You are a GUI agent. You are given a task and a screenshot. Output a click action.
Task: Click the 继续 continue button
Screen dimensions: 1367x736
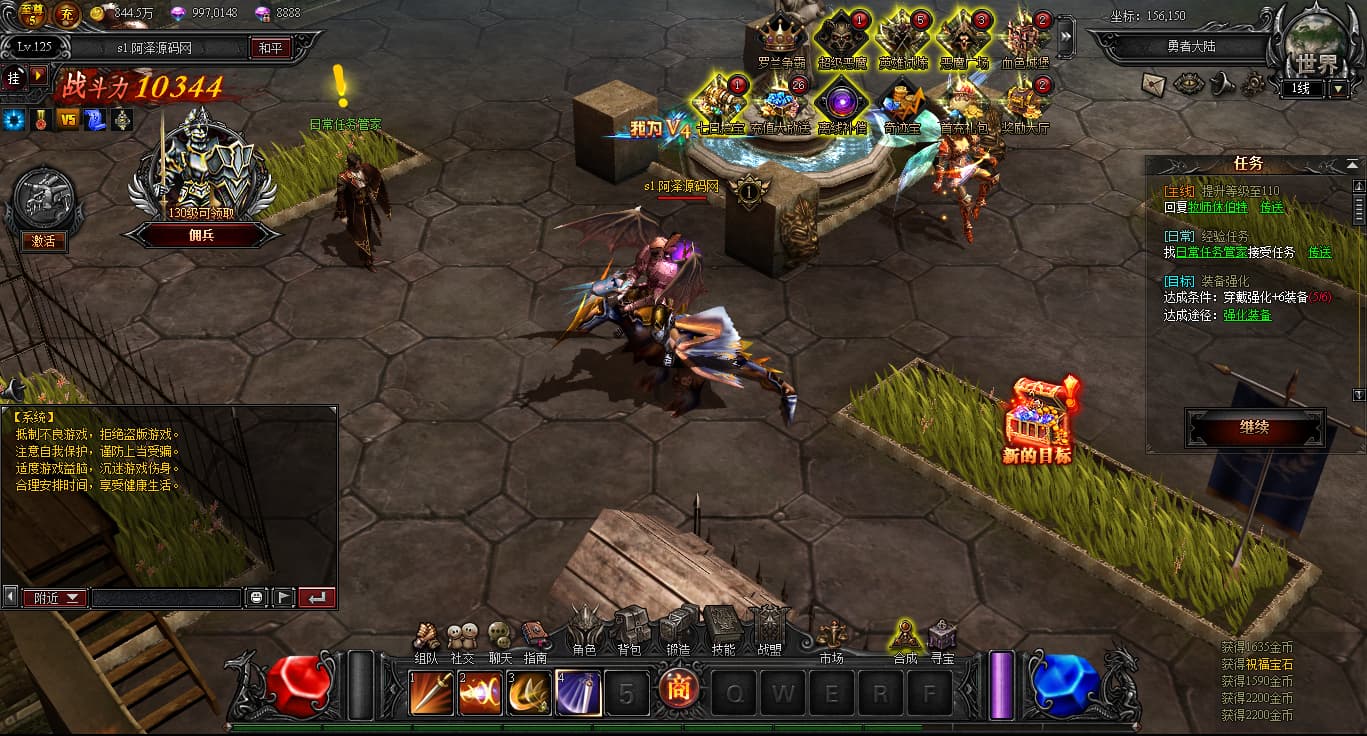click(x=1255, y=428)
